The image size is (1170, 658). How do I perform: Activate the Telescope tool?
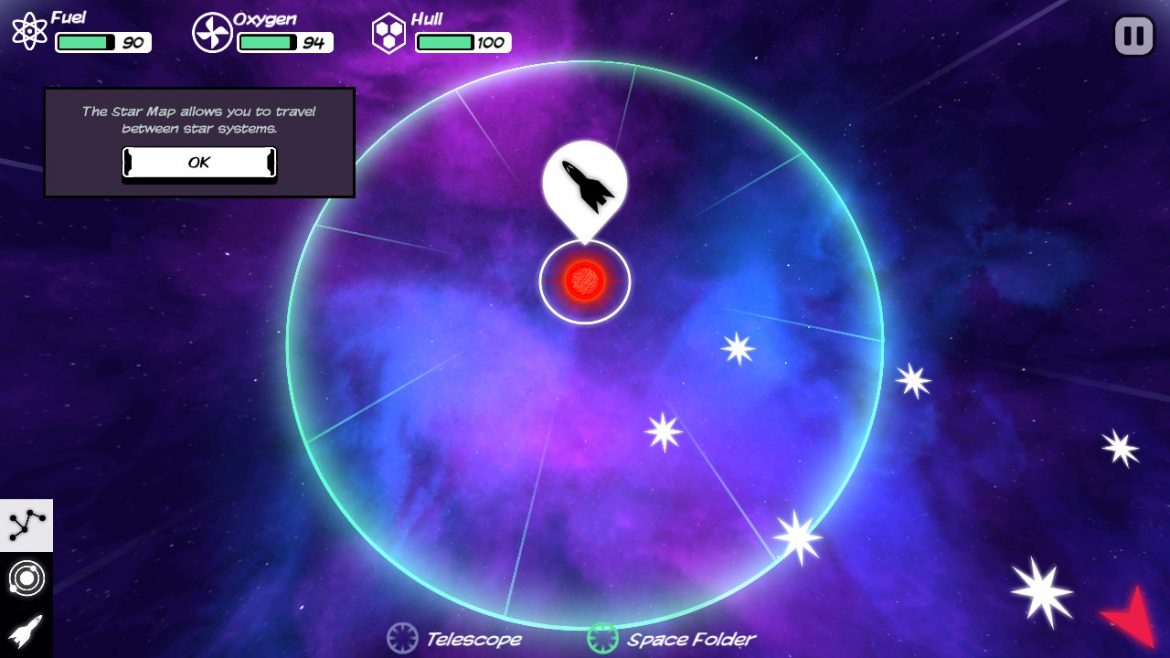(x=455, y=638)
